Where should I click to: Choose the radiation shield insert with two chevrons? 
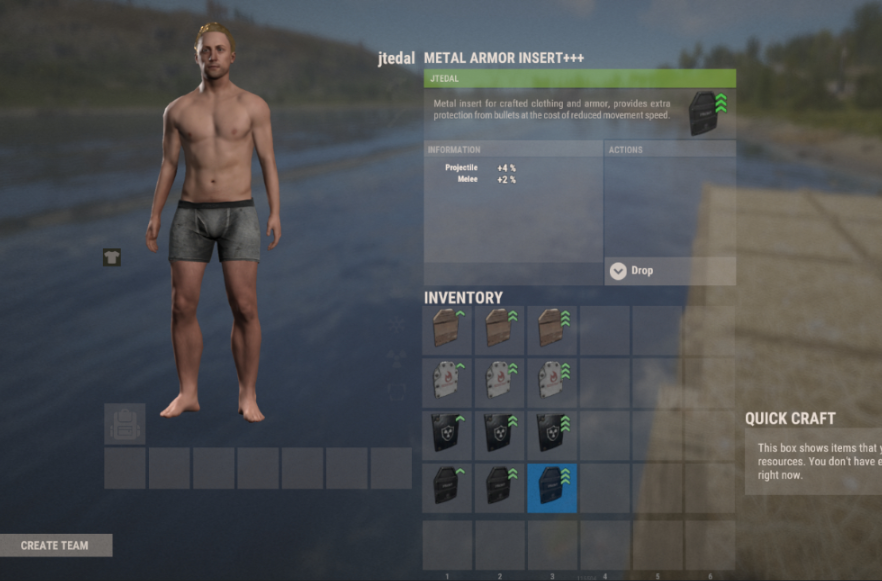[500, 435]
